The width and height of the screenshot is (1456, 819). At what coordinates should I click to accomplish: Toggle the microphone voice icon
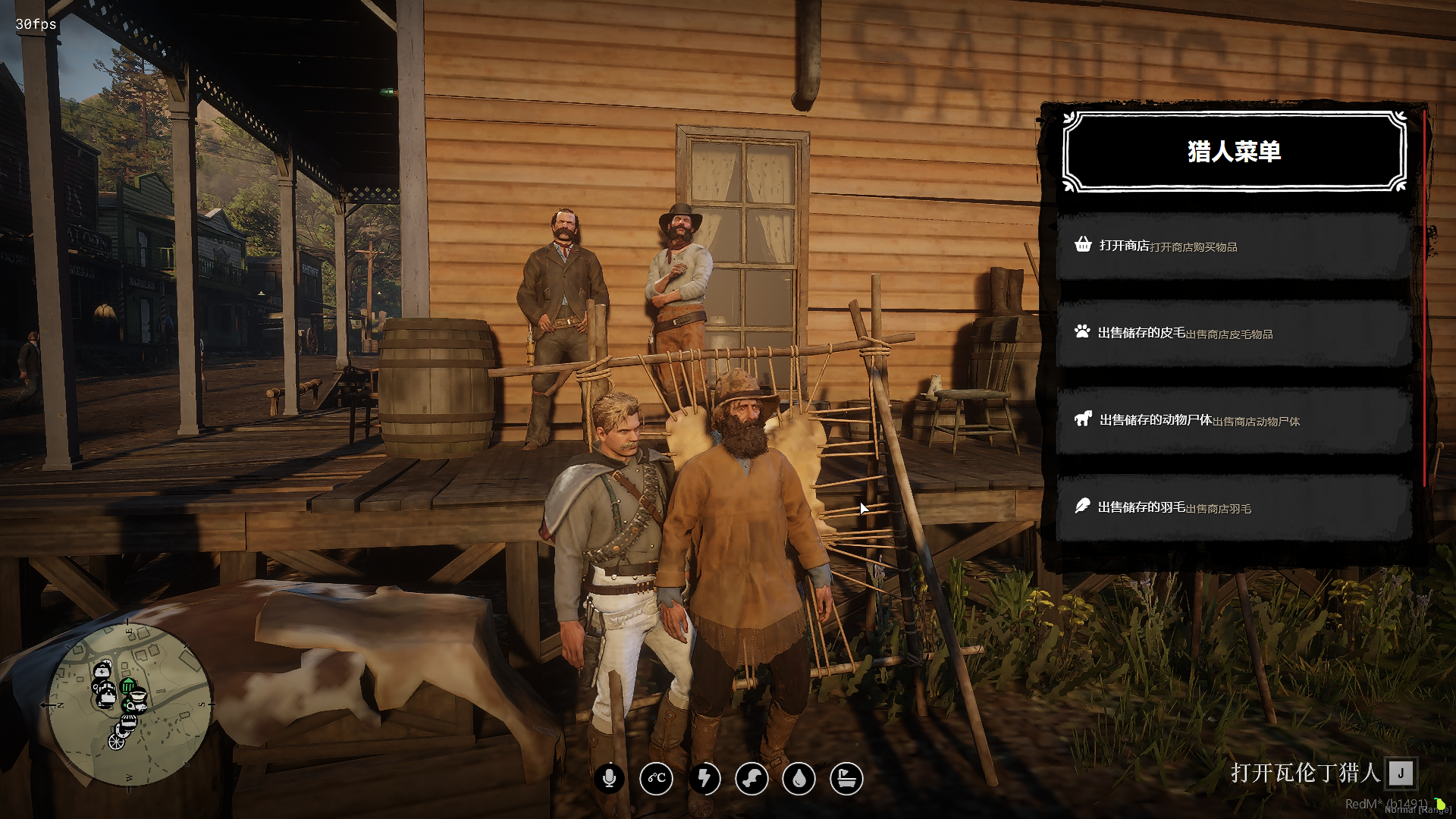point(609,778)
